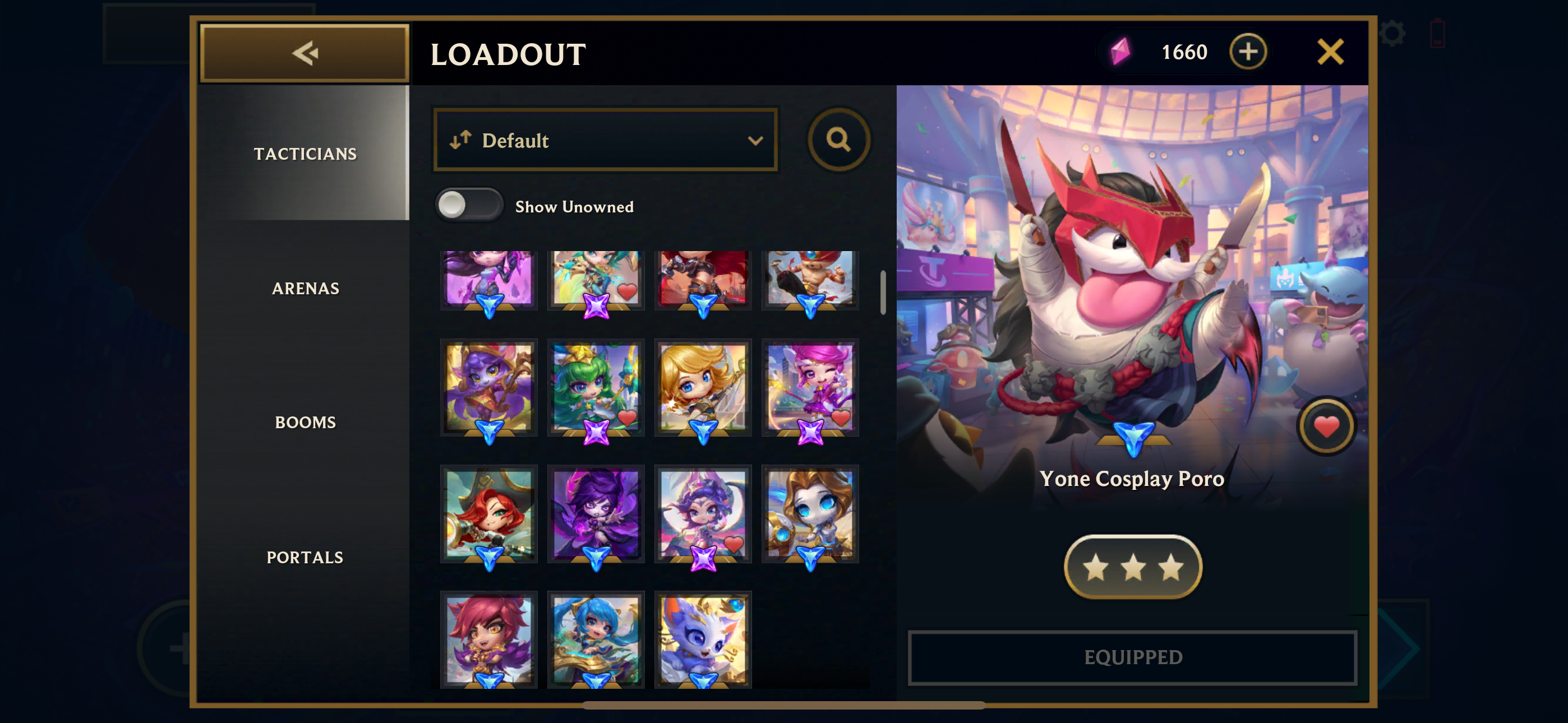Click the three-star level button
The height and width of the screenshot is (723, 1568).
1132,567
